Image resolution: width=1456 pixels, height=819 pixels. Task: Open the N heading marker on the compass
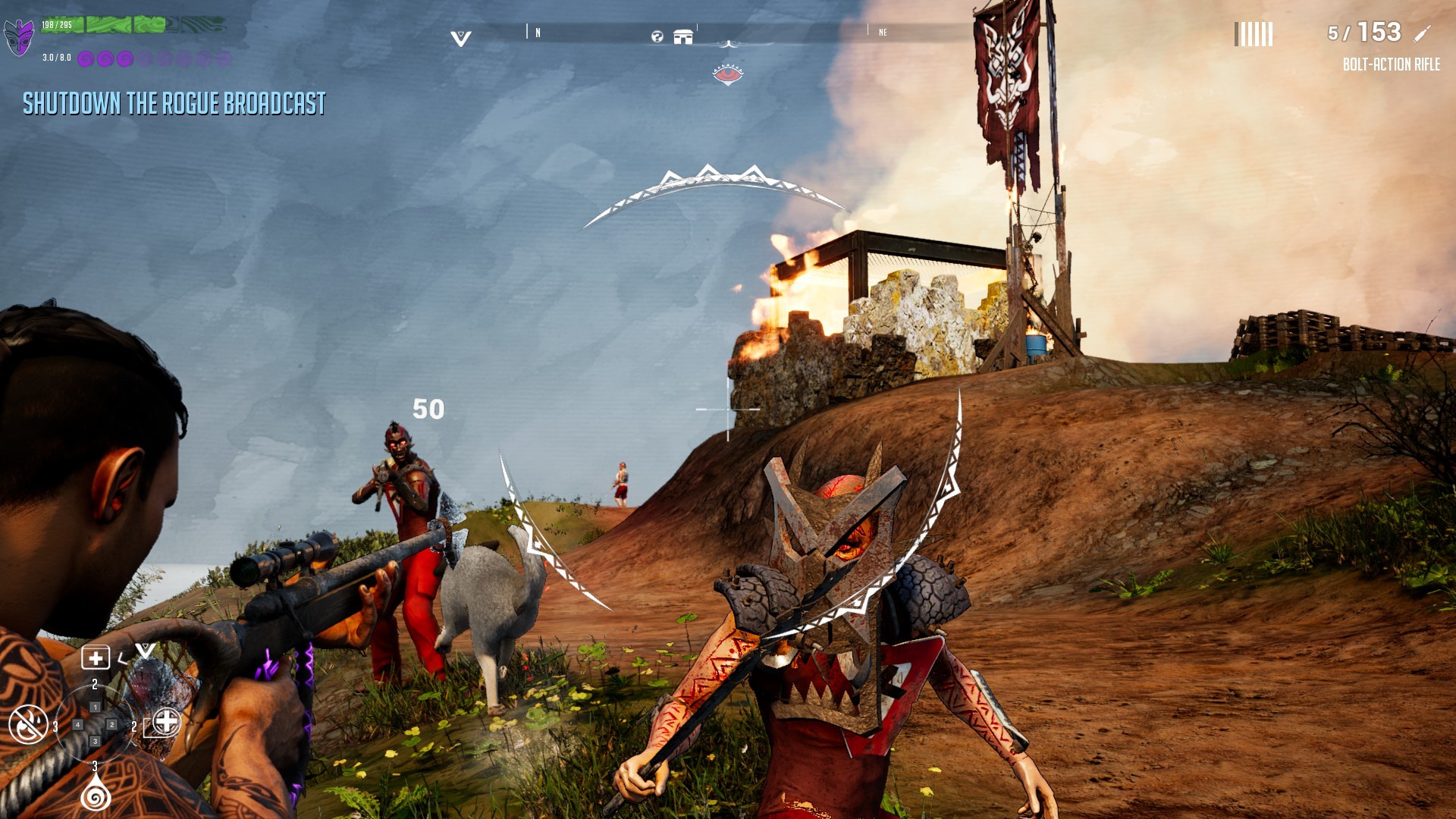[538, 32]
